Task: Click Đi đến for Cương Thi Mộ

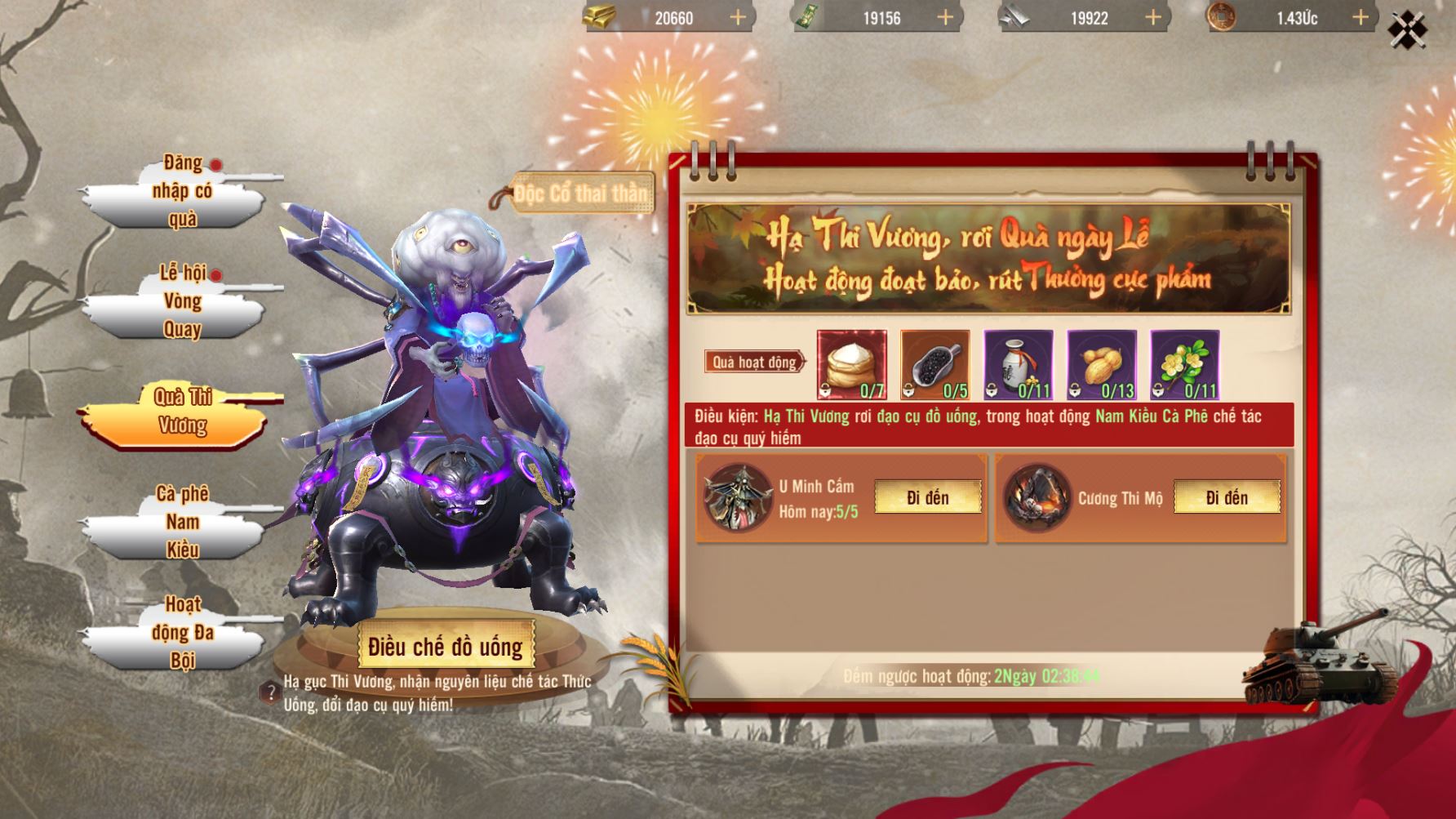Action: 1226,497
